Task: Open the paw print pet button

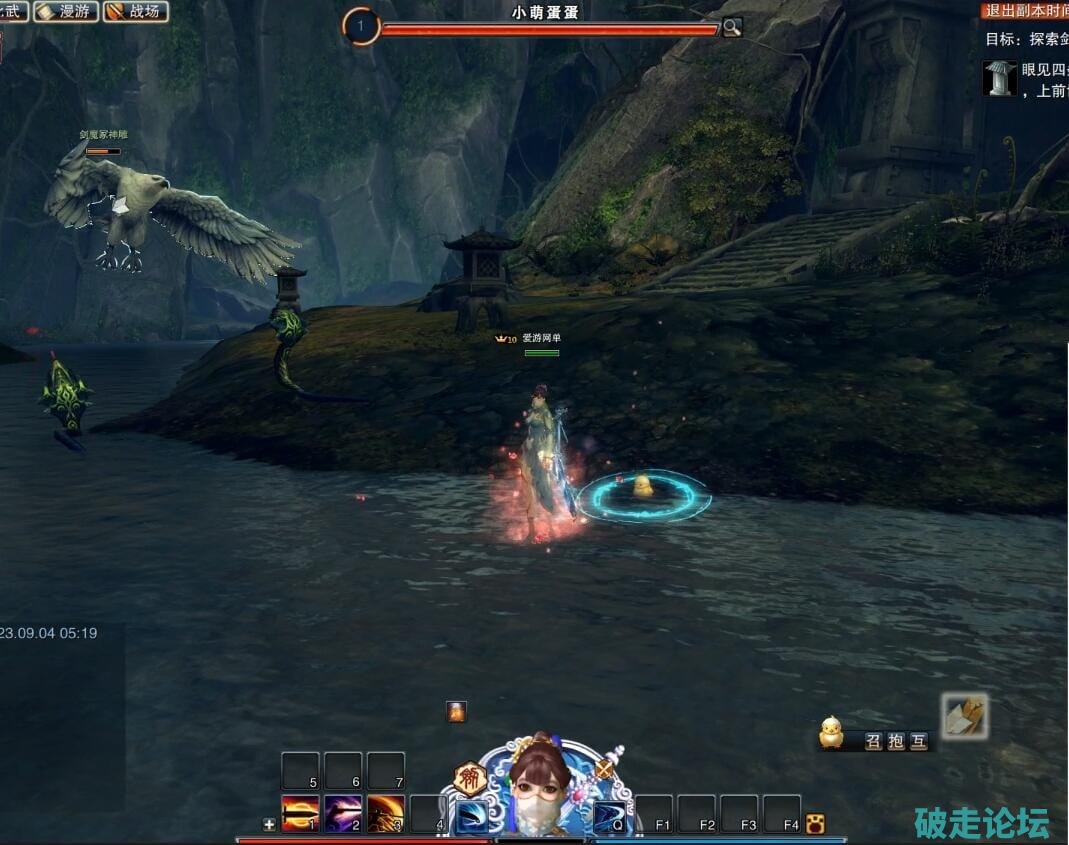Action: click(815, 824)
